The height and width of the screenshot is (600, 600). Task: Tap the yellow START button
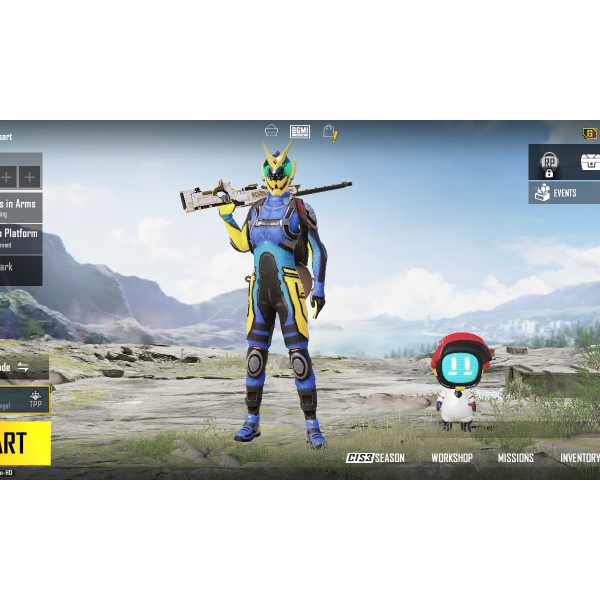click(x=24, y=443)
